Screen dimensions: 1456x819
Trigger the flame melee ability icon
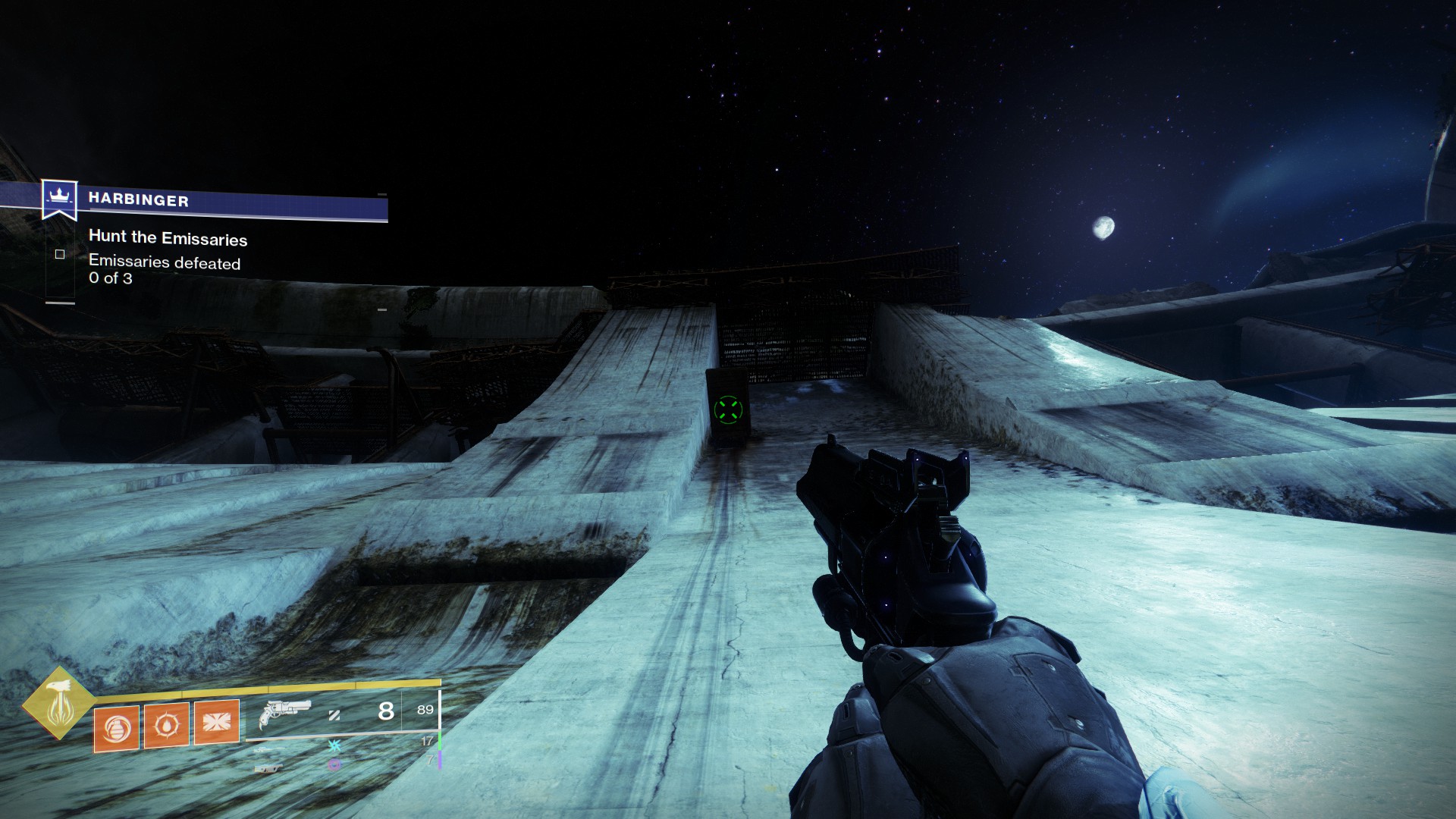click(166, 725)
